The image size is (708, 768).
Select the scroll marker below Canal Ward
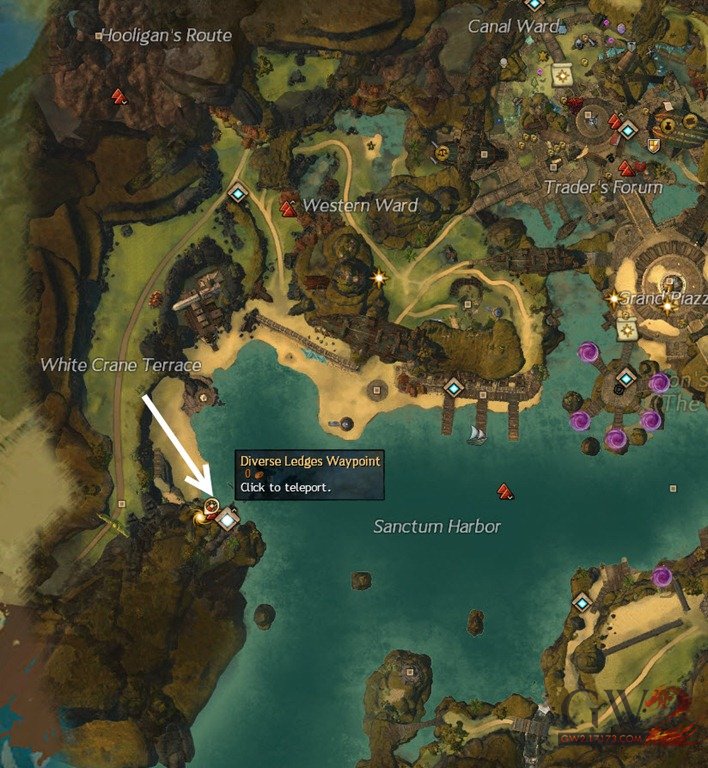click(x=563, y=76)
